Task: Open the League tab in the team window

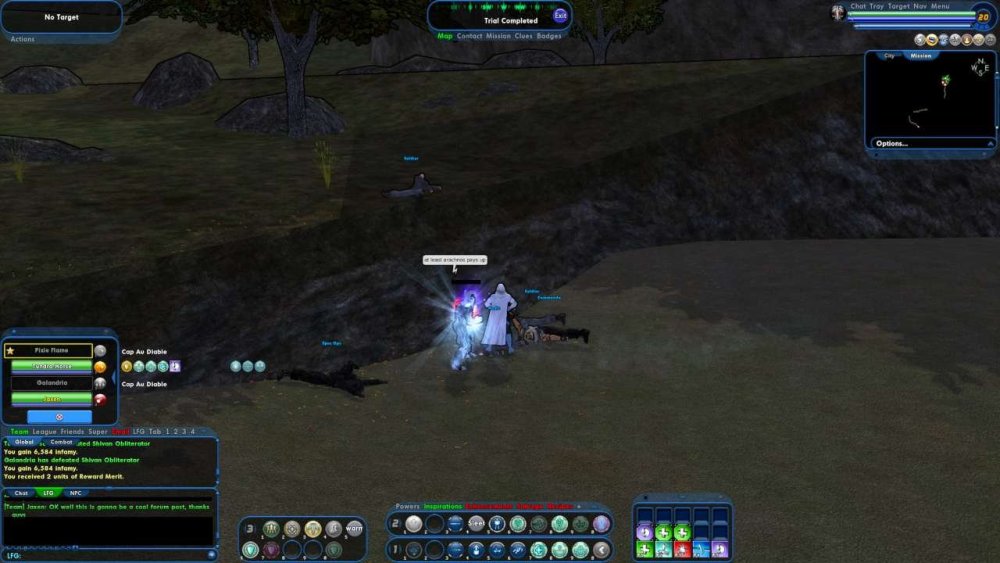Action: (x=44, y=431)
